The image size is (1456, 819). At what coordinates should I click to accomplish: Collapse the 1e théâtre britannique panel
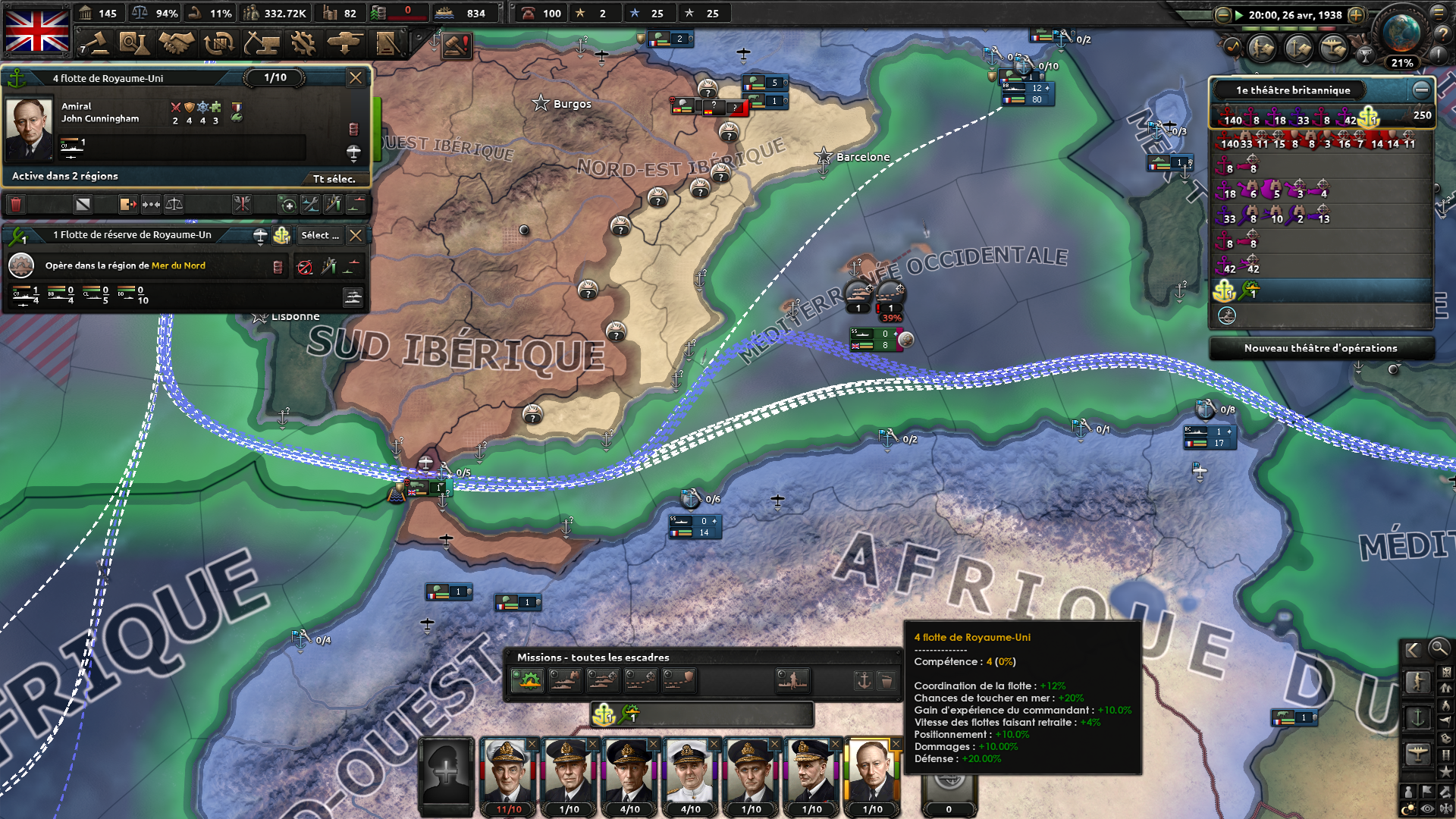tap(1422, 89)
